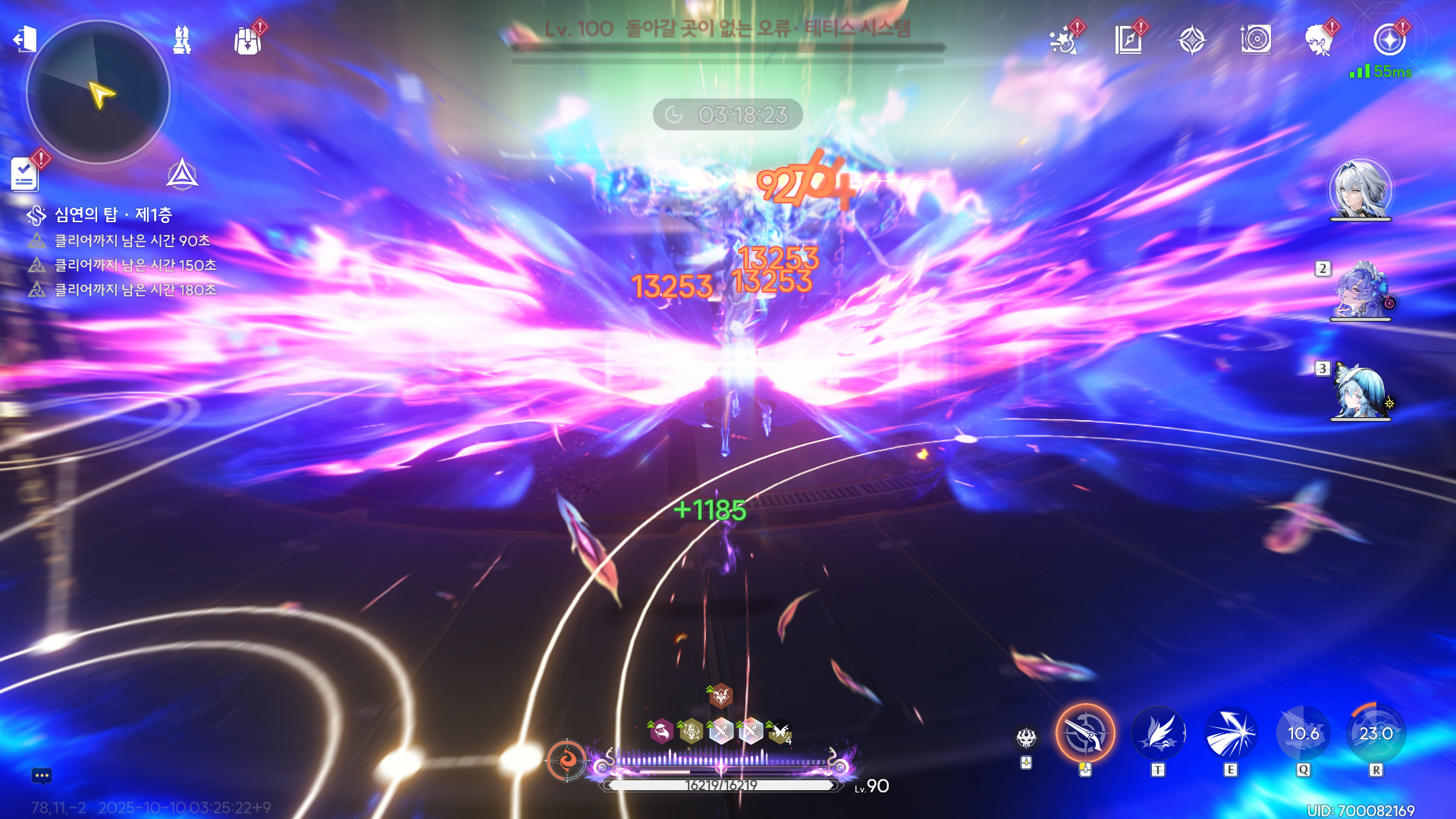Screen dimensions: 1456x819
Task: Switch to party member number 2
Action: point(1360,291)
